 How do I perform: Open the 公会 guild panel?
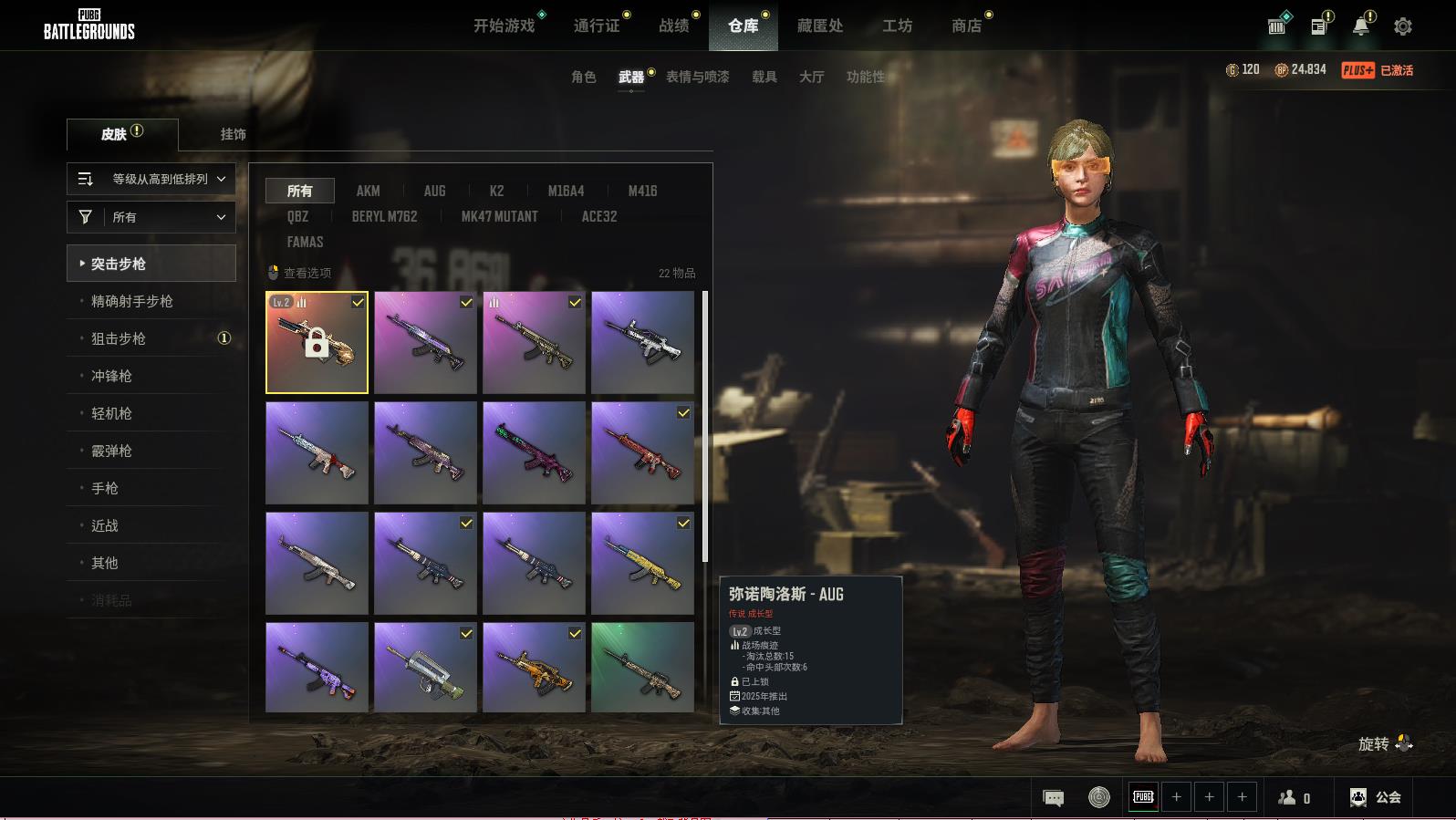[1376, 797]
